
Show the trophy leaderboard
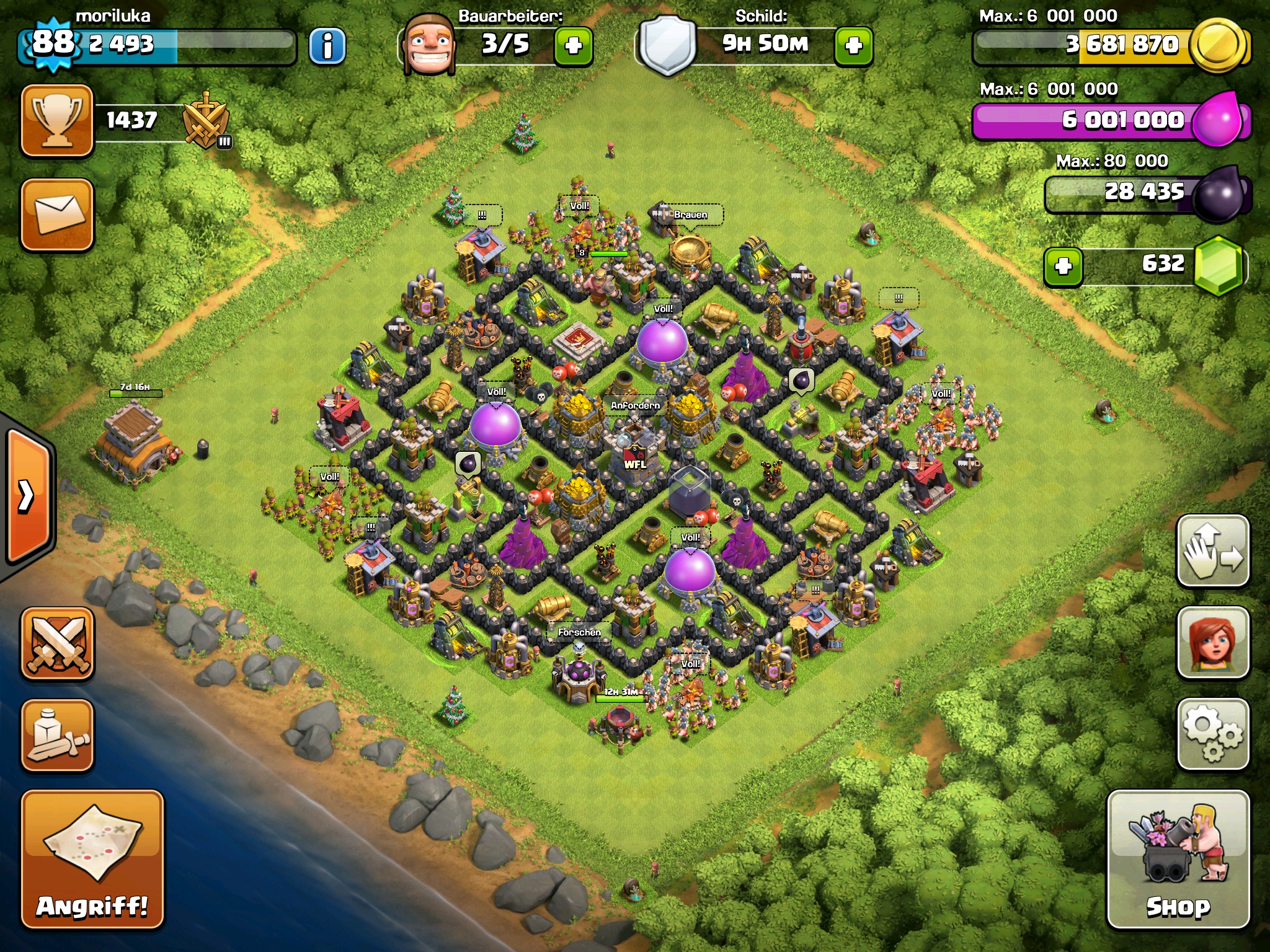pyautogui.click(x=58, y=120)
